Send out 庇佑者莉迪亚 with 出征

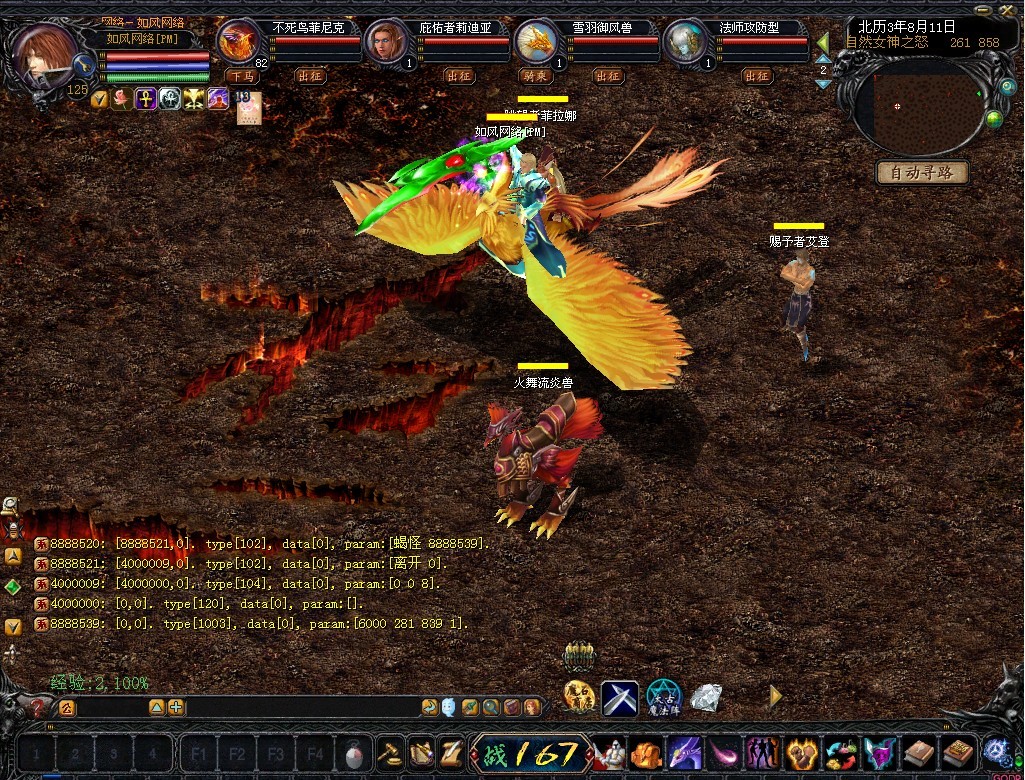pyautogui.click(x=458, y=76)
